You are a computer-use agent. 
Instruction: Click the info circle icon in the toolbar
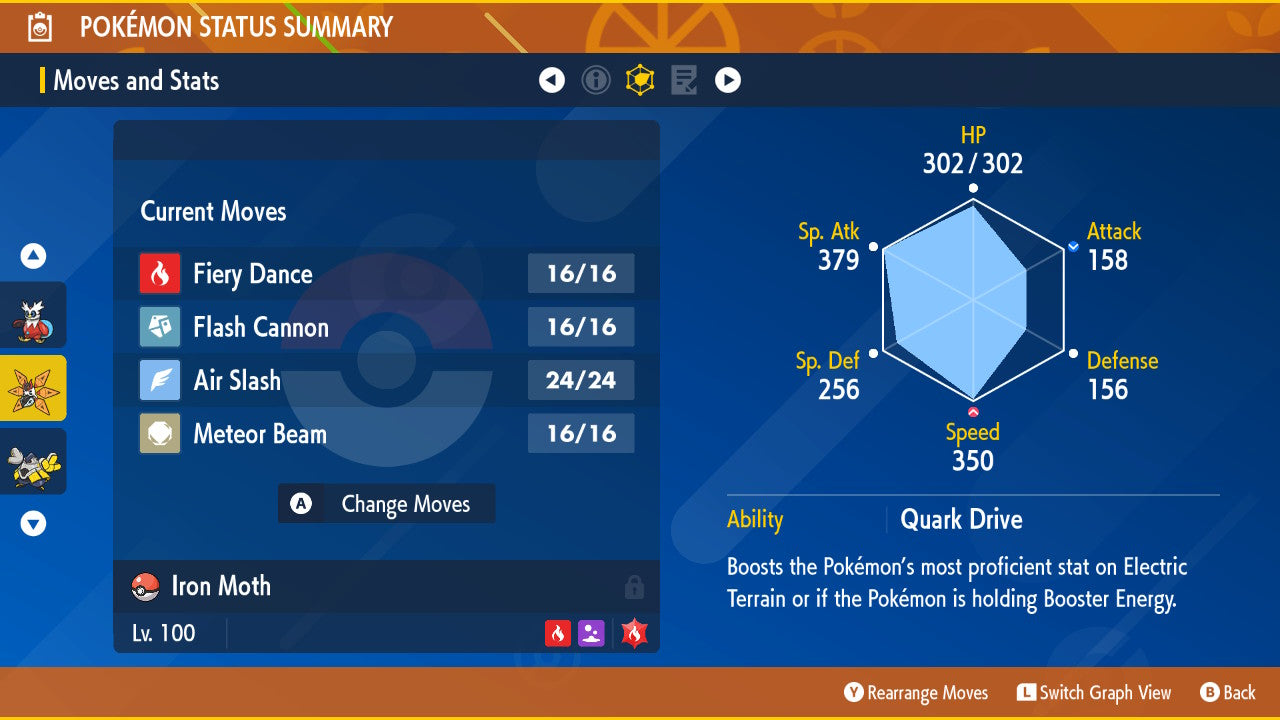point(596,80)
